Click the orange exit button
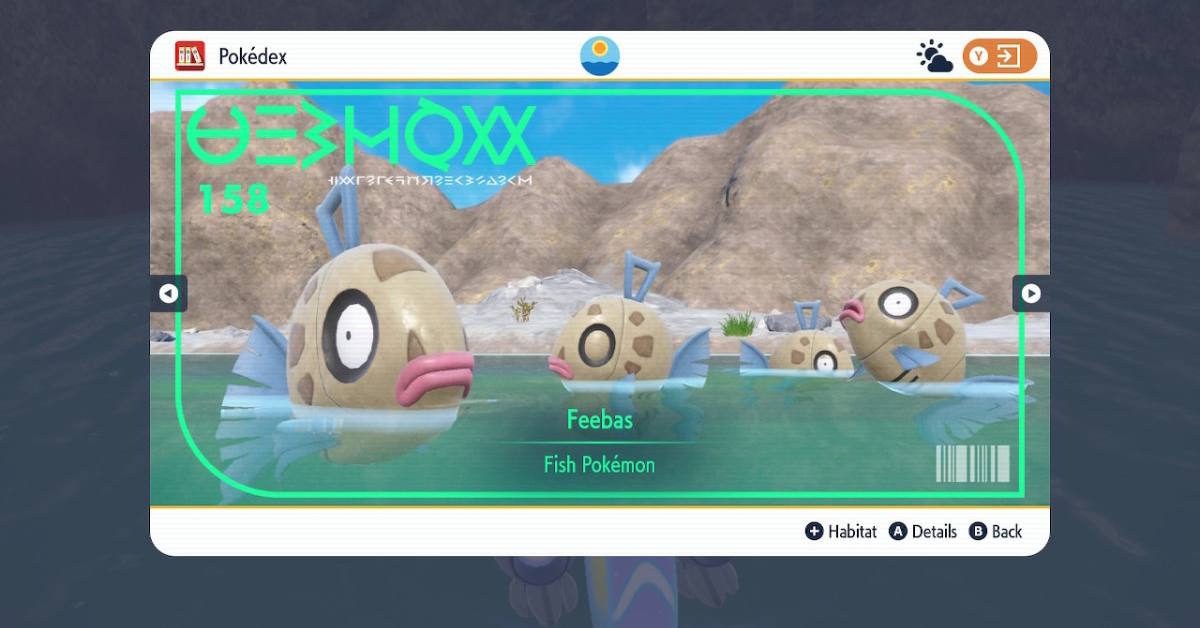This screenshot has height=628, width=1200. (x=999, y=57)
